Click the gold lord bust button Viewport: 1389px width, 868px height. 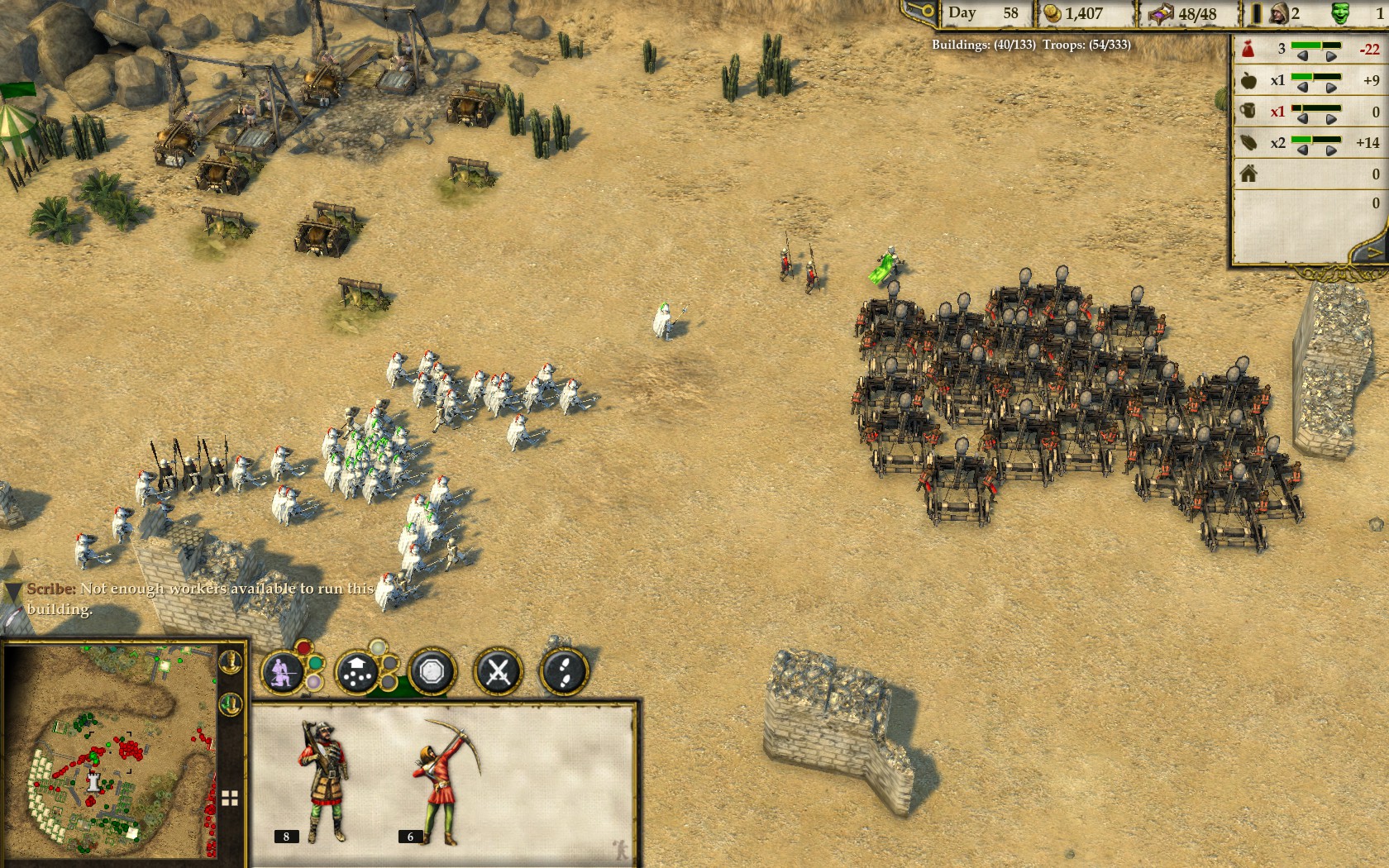231,662
